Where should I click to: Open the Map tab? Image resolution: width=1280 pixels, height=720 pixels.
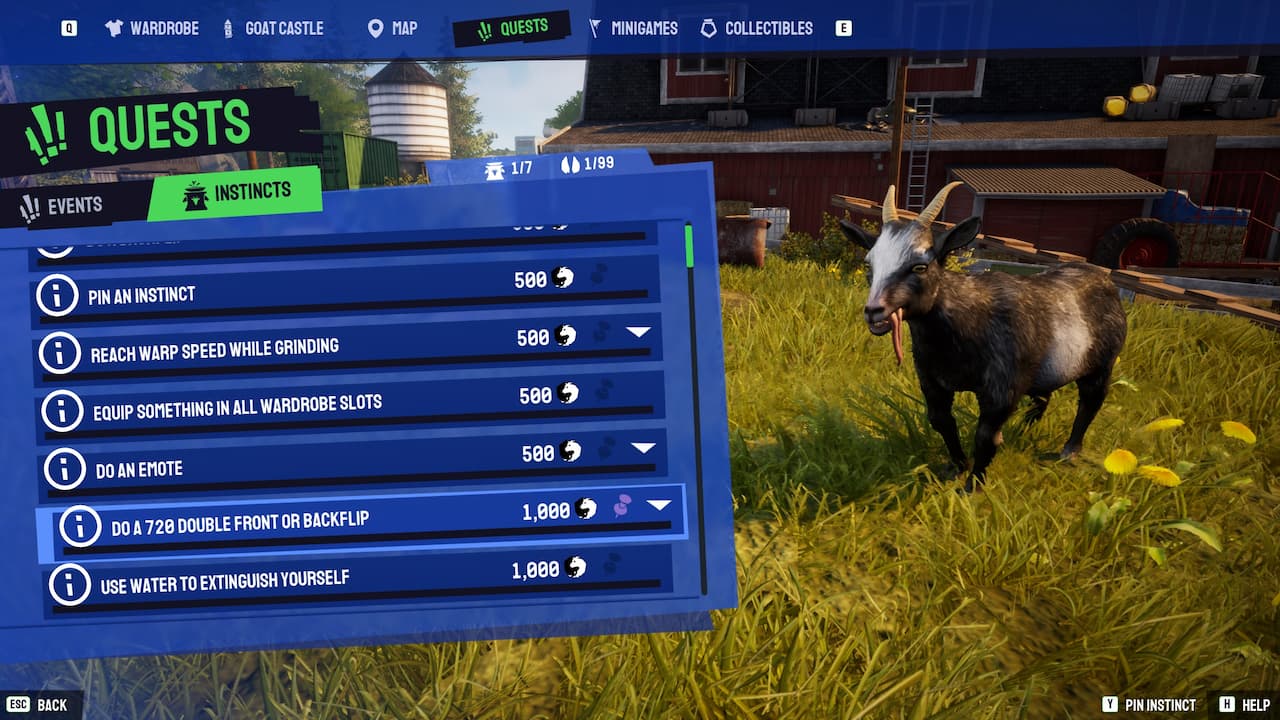pyautogui.click(x=392, y=28)
